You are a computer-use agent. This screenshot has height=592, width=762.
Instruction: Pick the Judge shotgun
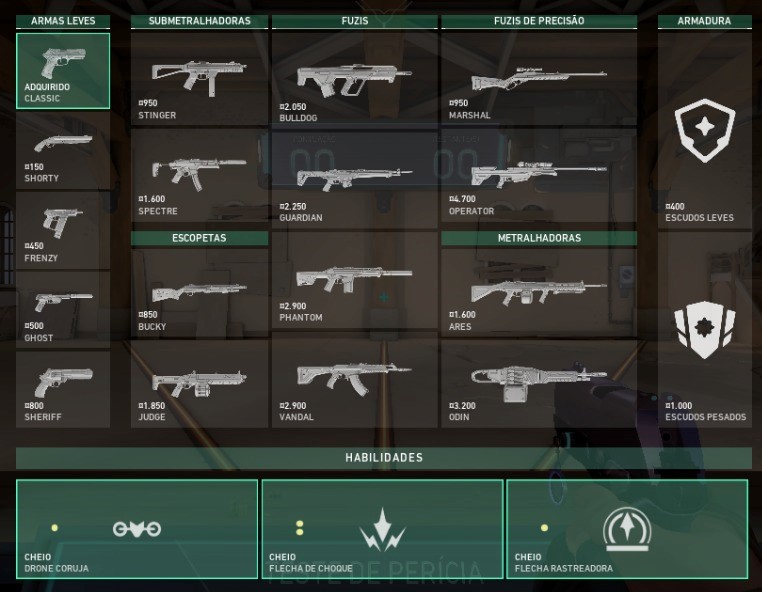pos(199,384)
